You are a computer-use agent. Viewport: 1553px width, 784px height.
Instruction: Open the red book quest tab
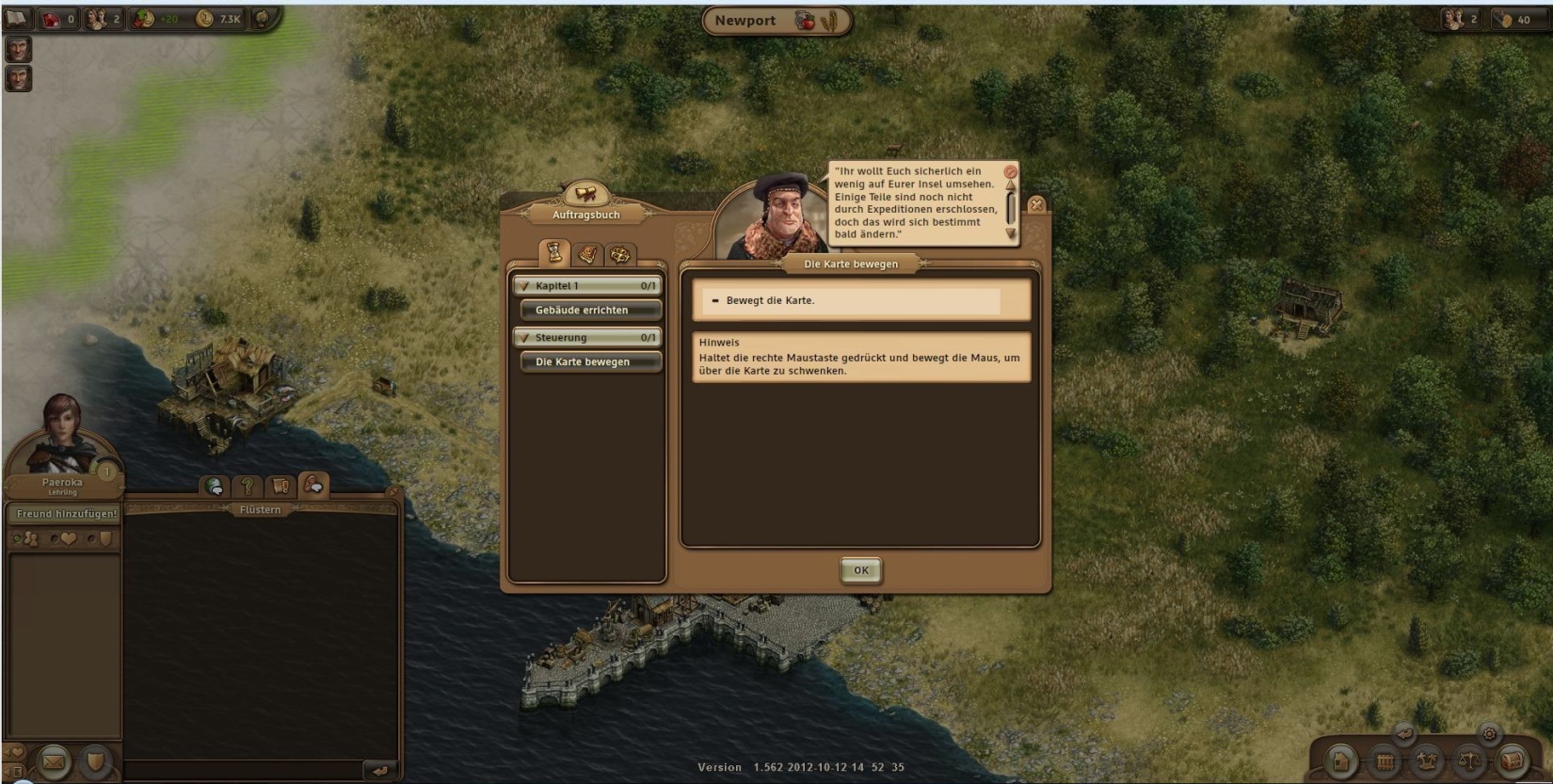[x=587, y=254]
